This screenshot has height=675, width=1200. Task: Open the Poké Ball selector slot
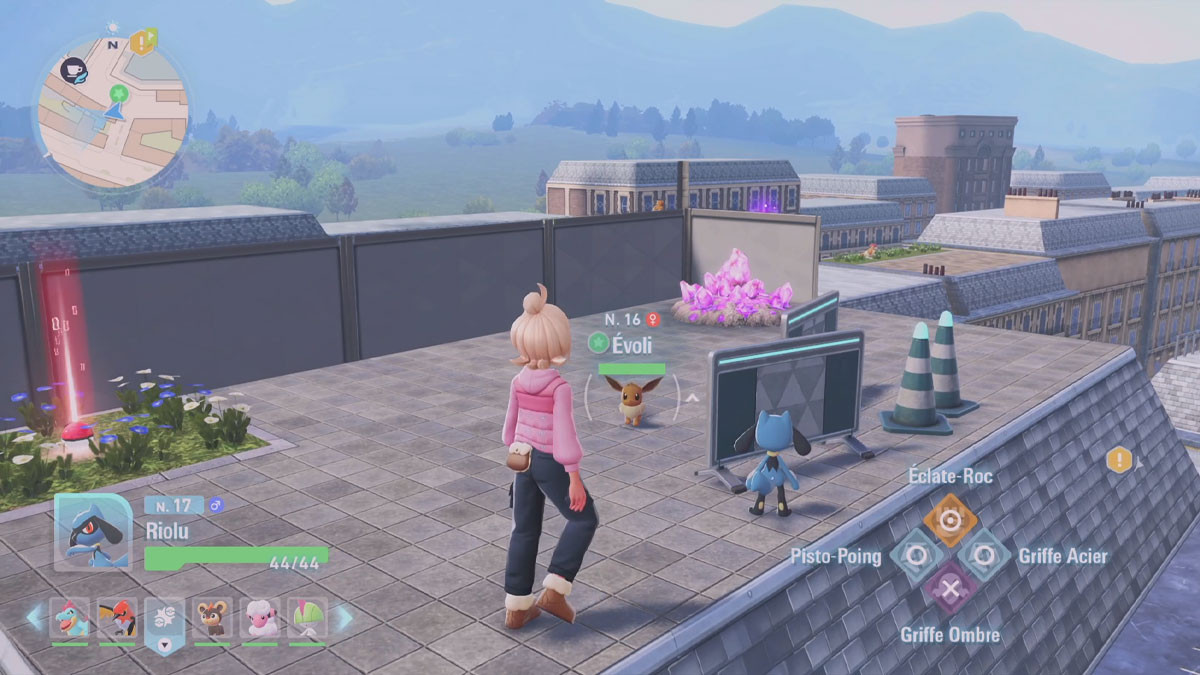165,621
